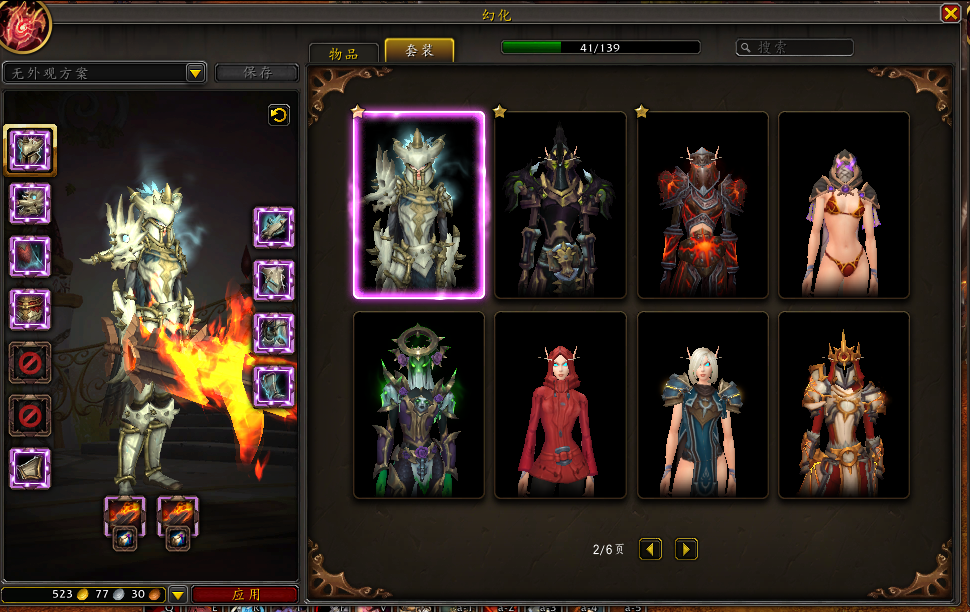This screenshot has width=970, height=612.
Task: Select the red hooded robe set
Action: pos(560,405)
